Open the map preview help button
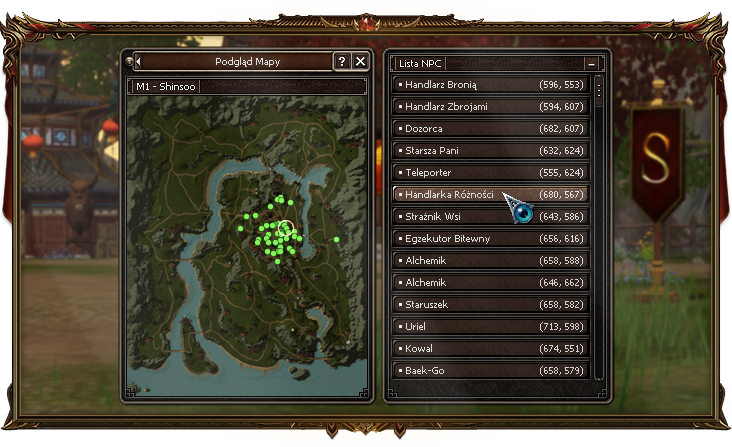This screenshot has height=447, width=732. click(x=342, y=62)
